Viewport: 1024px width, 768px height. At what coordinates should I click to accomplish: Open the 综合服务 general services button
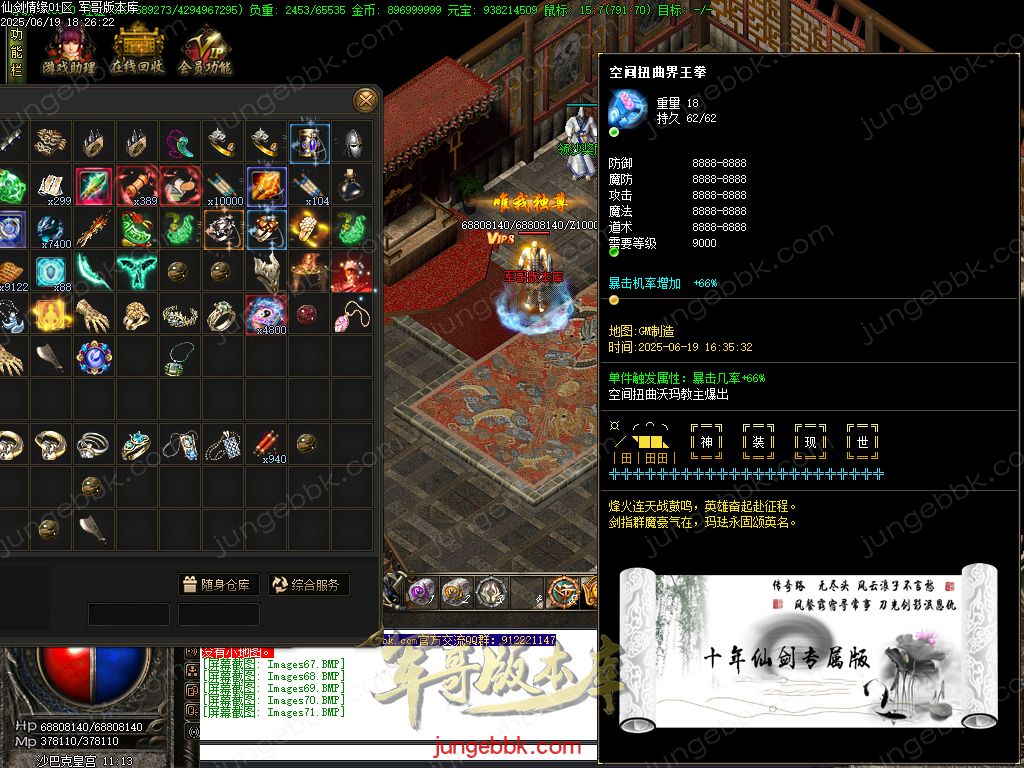pyautogui.click(x=308, y=585)
